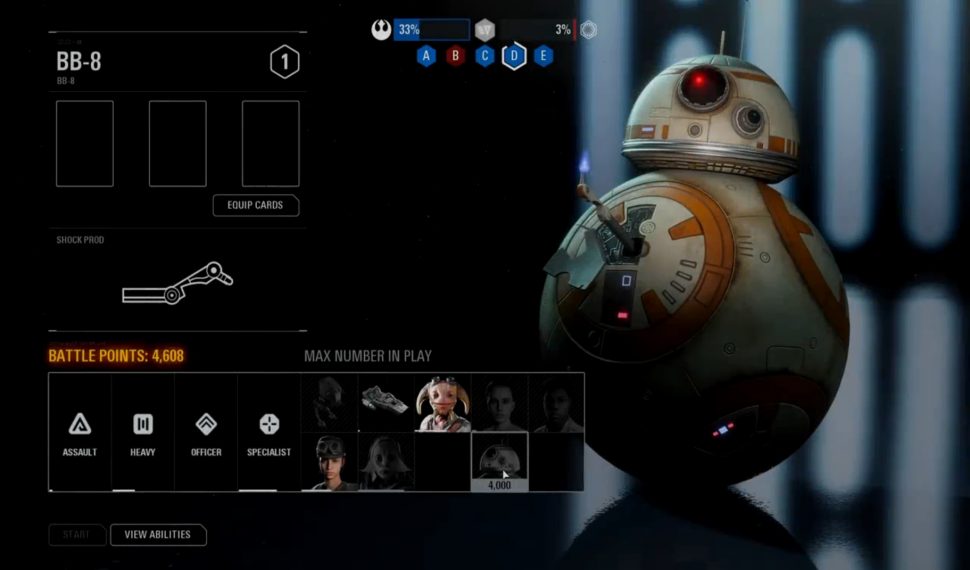Select the Specialist class
Screen dimensions: 970x570
tap(269, 433)
